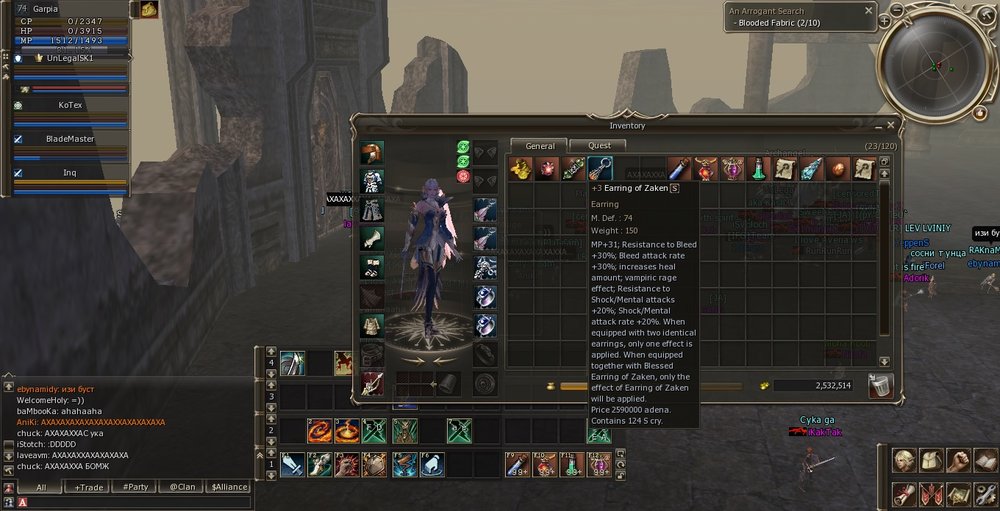The width and height of the screenshot is (1000, 511).
Task: Select the General inventory tab
Action: pos(539,146)
